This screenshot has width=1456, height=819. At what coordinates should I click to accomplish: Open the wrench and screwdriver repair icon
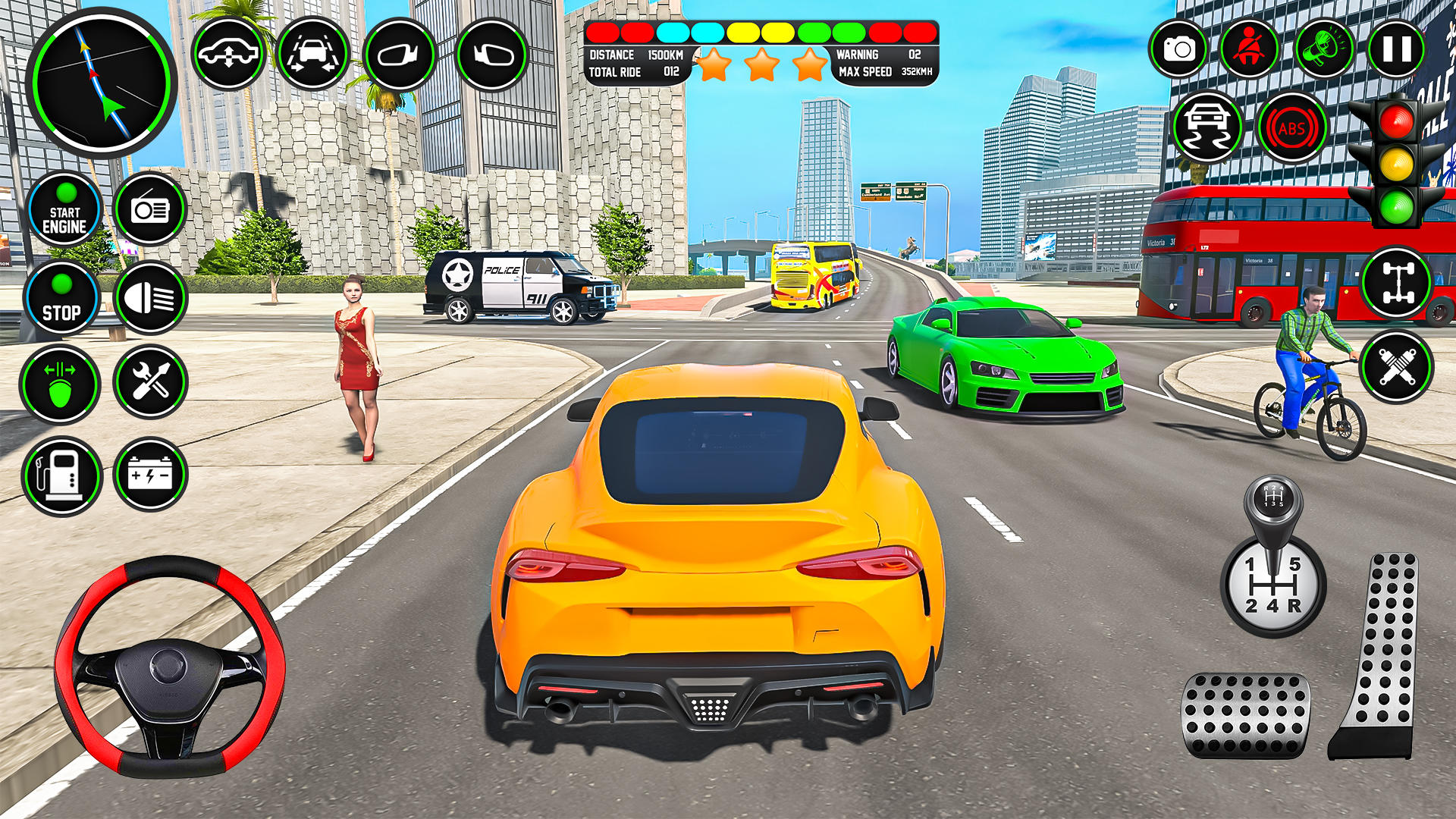(x=150, y=381)
